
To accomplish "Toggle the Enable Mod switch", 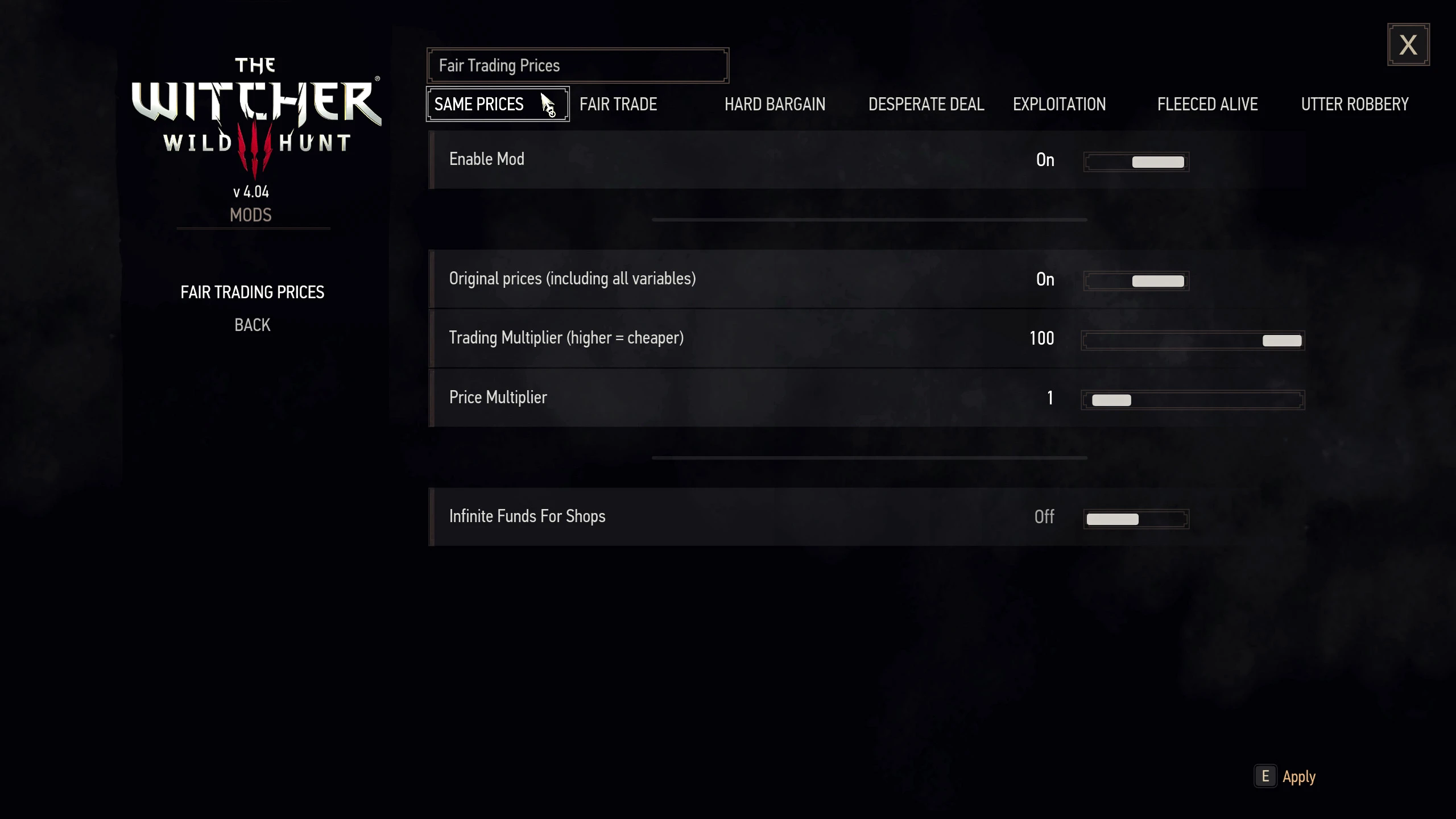I will click(x=1136, y=162).
